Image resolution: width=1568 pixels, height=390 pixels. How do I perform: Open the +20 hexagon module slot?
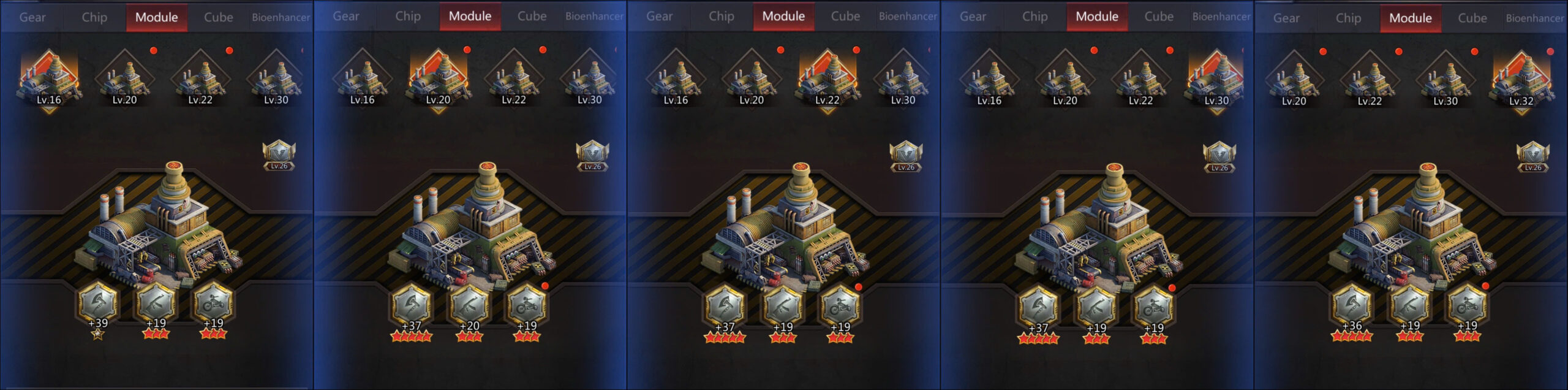[x=469, y=305]
